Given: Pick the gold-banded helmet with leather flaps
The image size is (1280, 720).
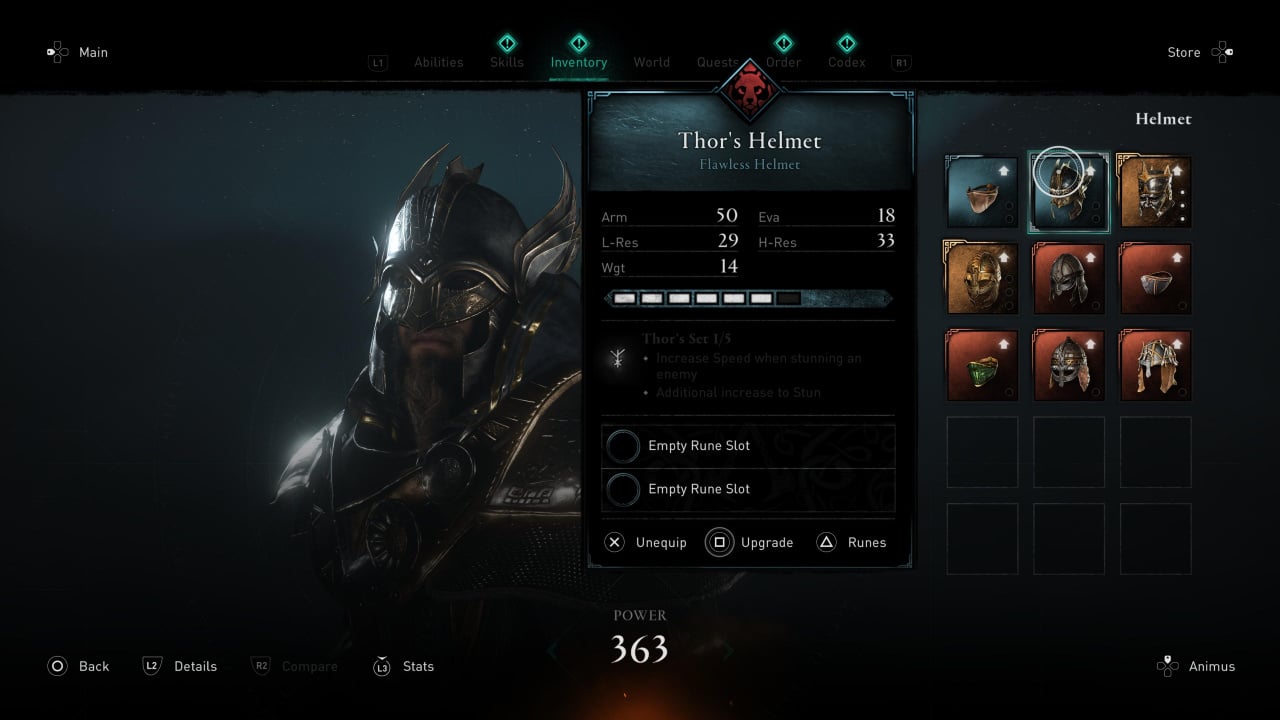Looking at the screenshot, I should click(1155, 366).
